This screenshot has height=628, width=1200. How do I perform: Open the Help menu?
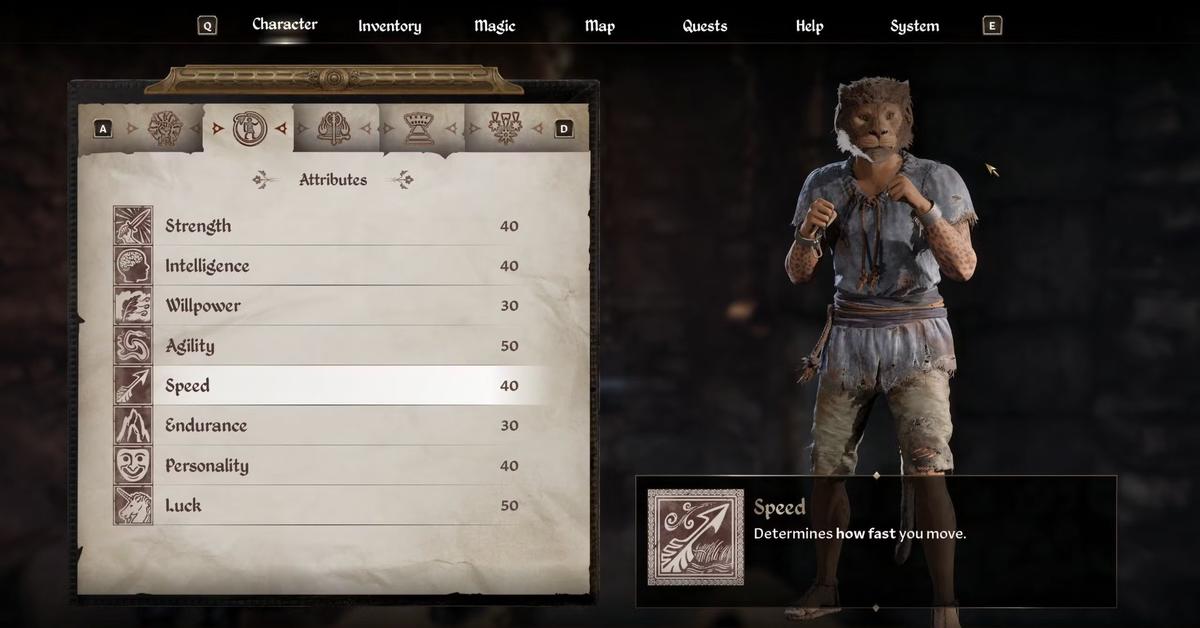809,26
